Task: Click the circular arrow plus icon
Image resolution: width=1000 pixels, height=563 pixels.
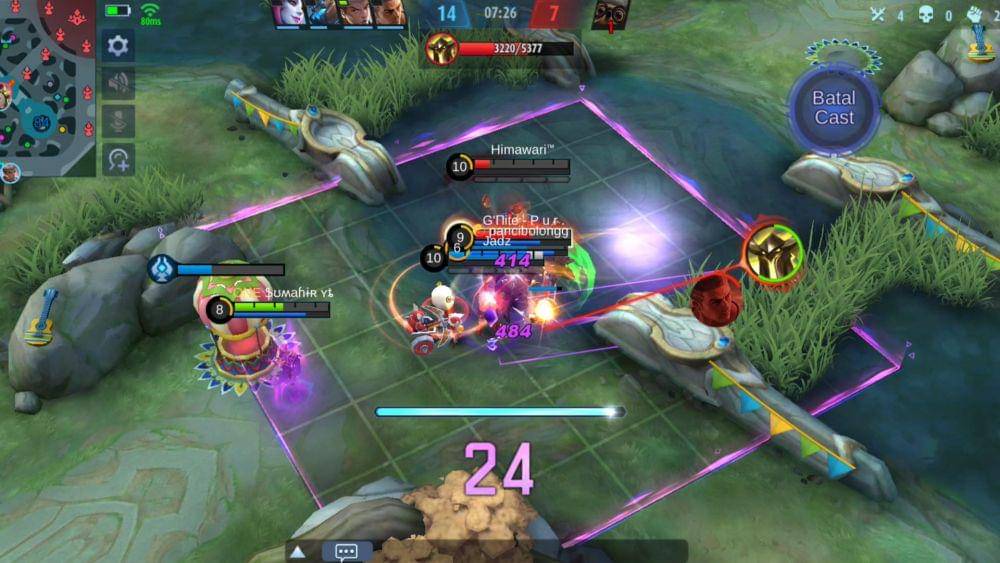Action: (x=118, y=159)
